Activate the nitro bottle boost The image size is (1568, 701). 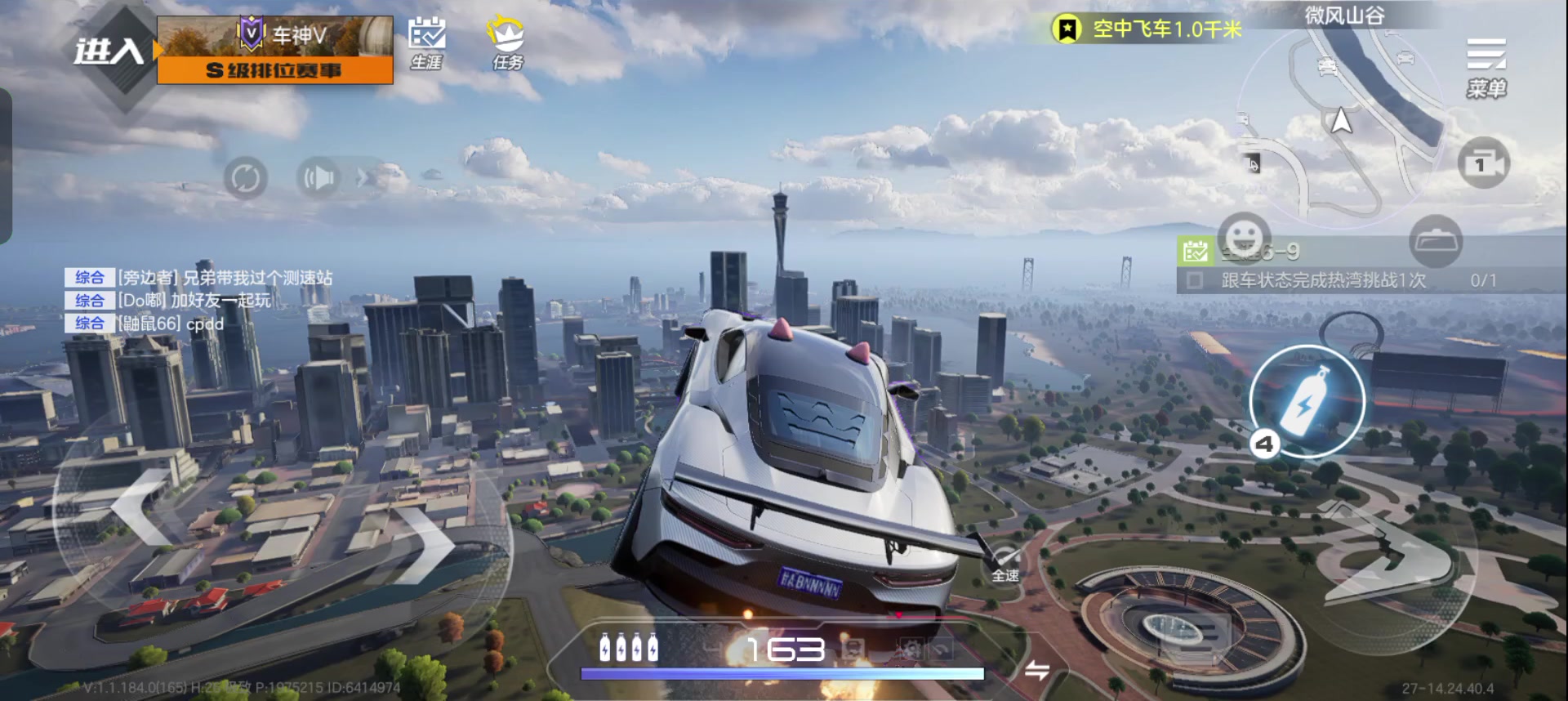tap(1306, 400)
